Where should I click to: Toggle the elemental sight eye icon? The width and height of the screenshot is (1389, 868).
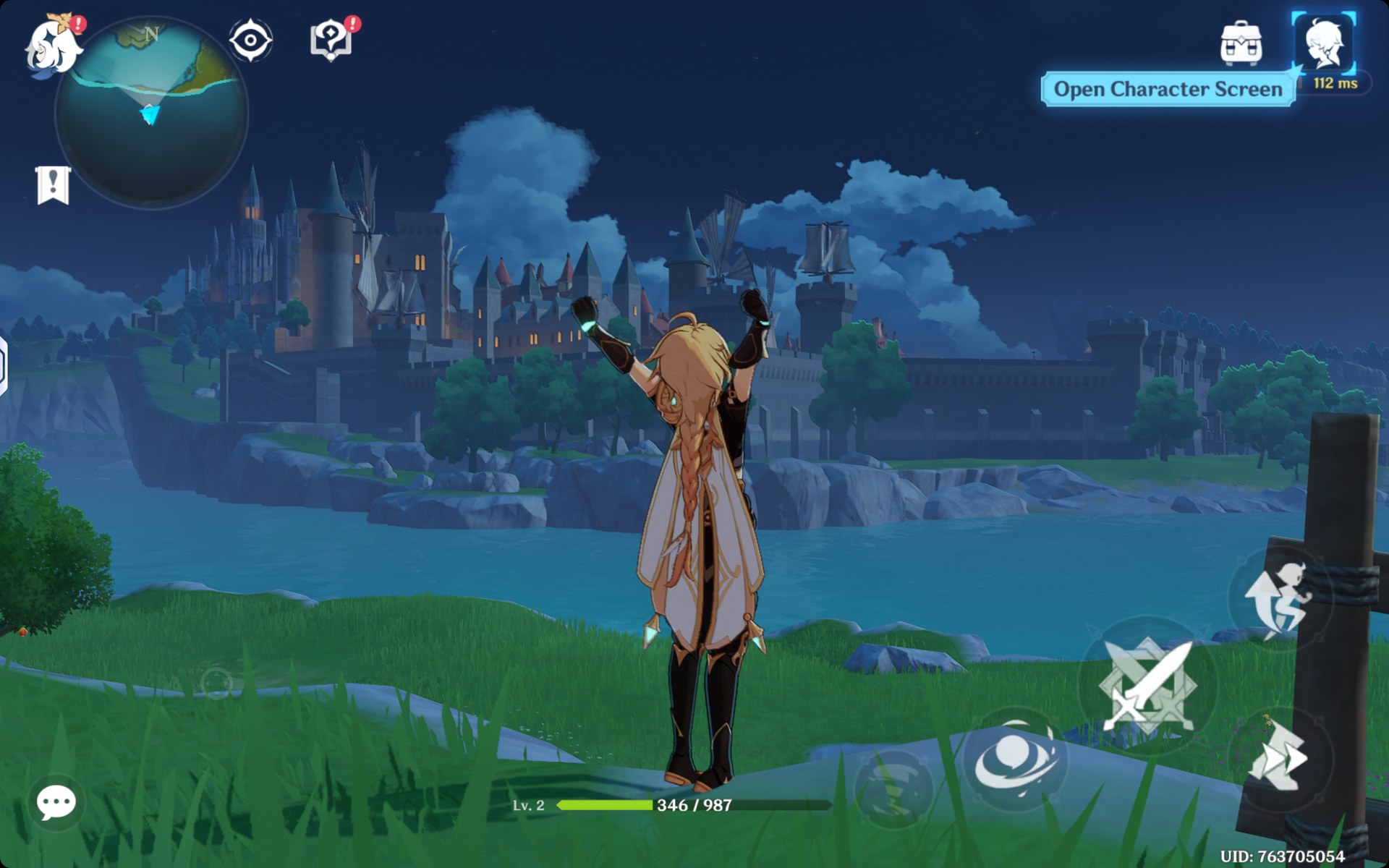point(250,41)
